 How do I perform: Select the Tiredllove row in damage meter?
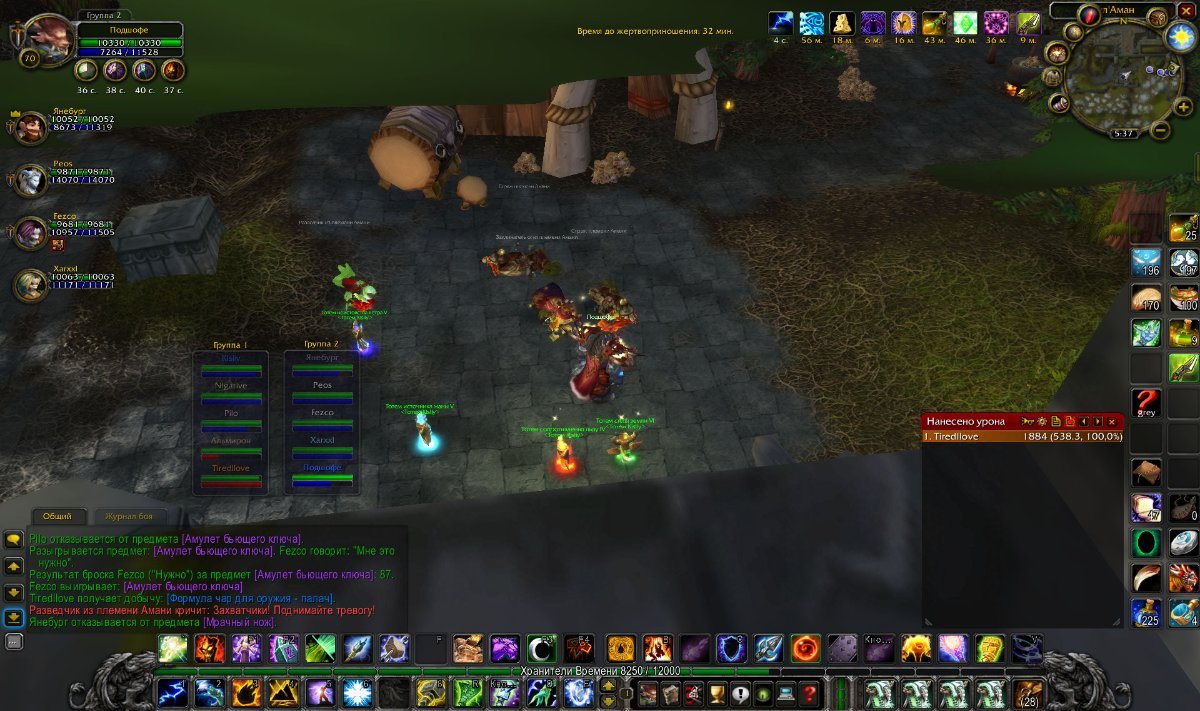1022,436
